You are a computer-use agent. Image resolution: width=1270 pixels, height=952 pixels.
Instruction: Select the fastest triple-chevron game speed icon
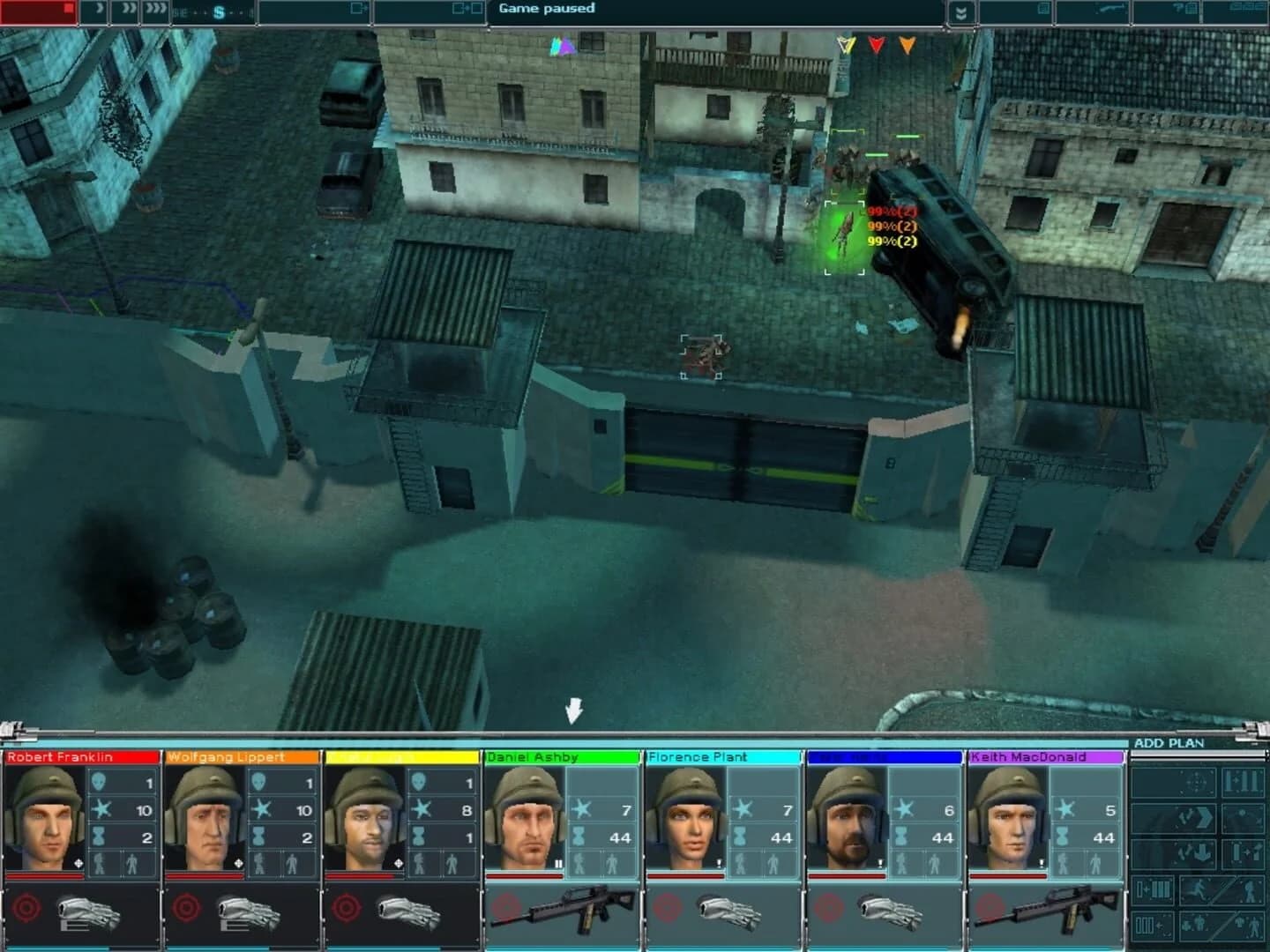pos(157,11)
